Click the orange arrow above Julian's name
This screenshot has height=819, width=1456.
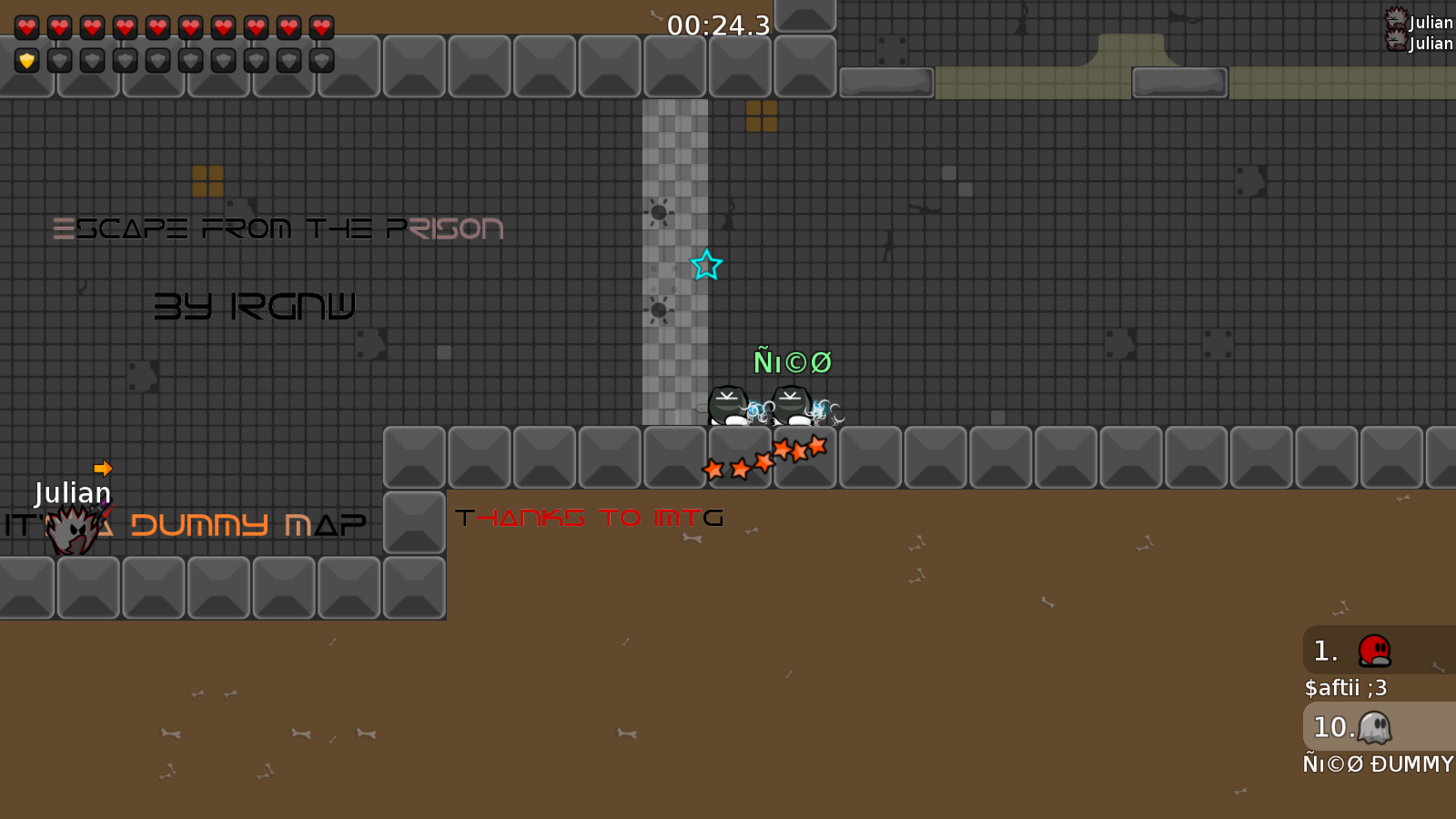click(x=103, y=468)
